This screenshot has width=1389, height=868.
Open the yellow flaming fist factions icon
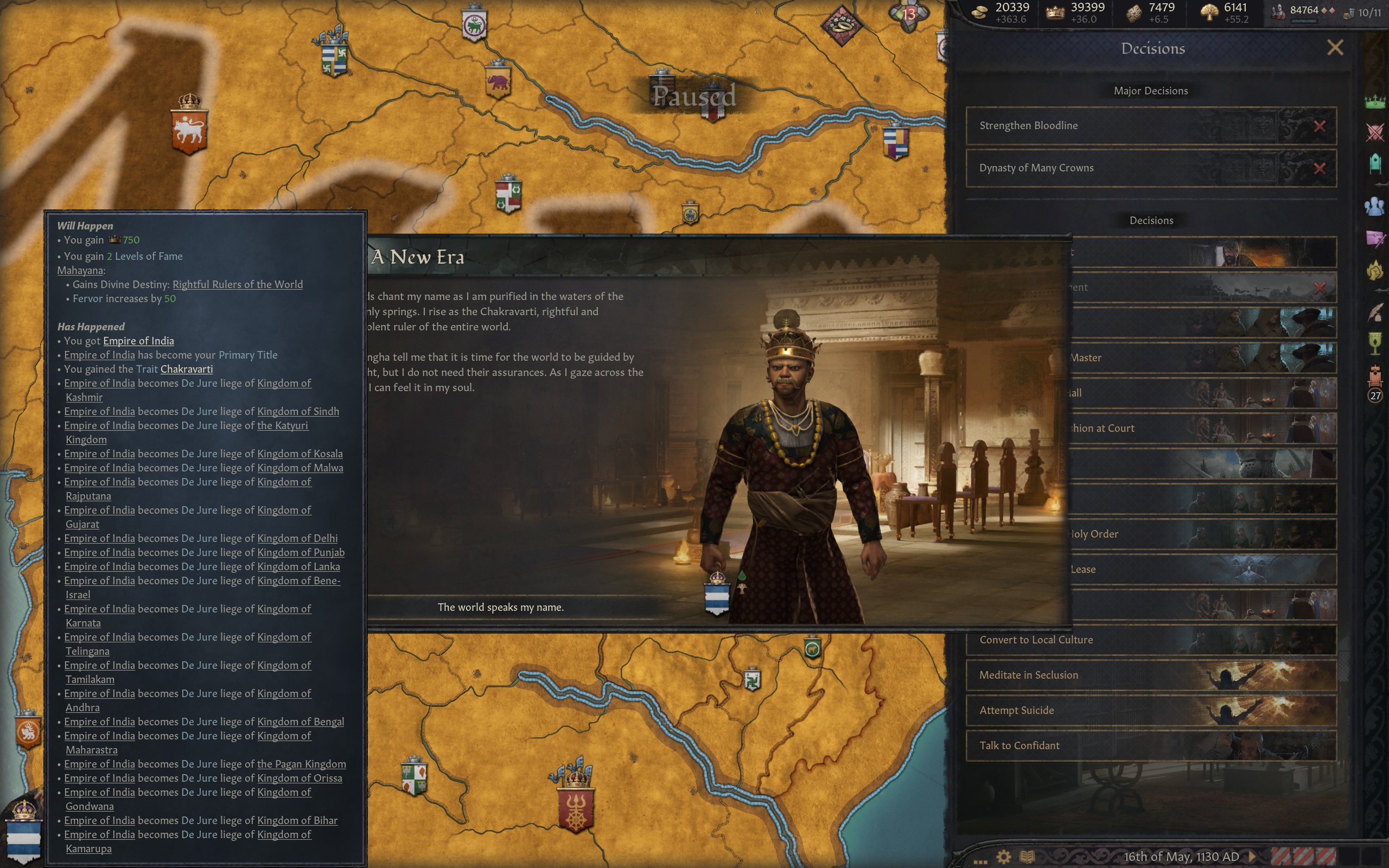(x=1375, y=270)
